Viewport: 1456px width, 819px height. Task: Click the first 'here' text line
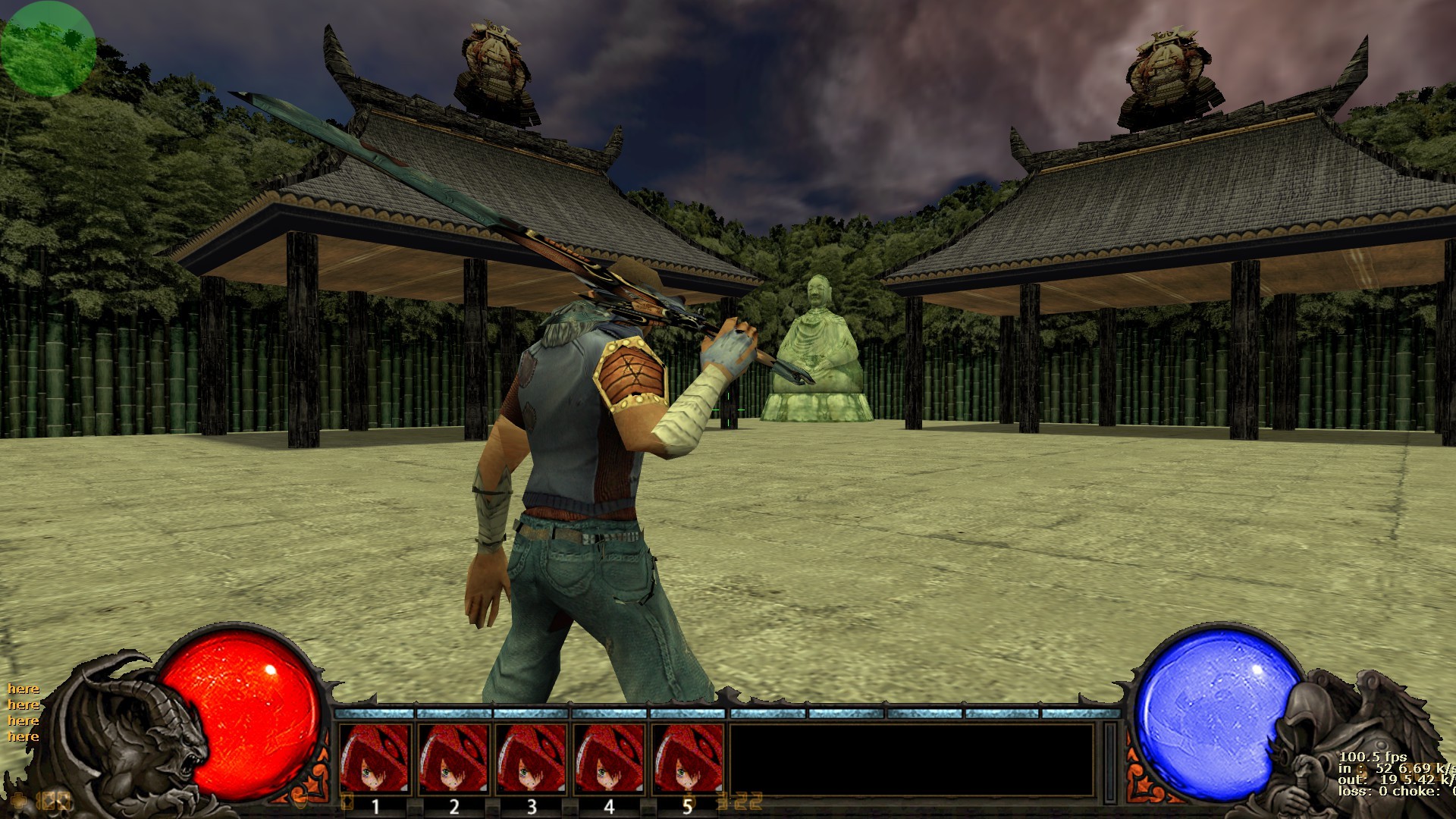(23, 690)
